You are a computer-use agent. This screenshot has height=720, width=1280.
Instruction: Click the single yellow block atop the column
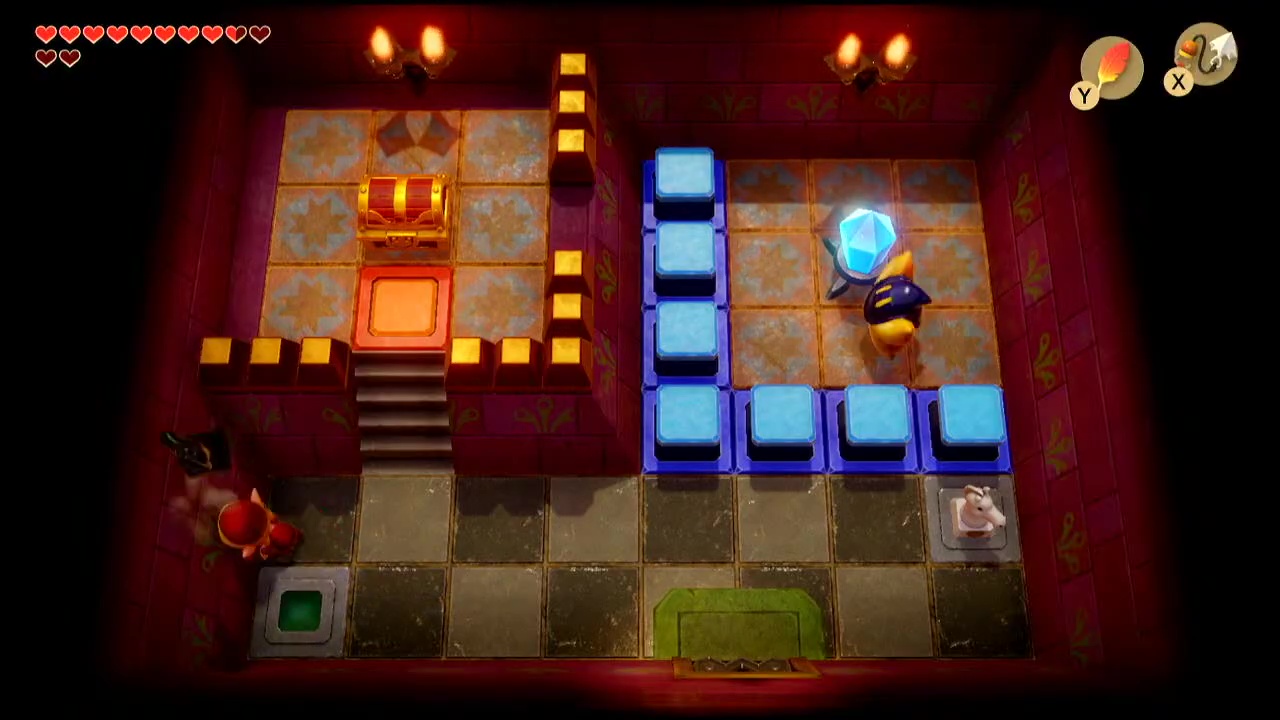571,63
